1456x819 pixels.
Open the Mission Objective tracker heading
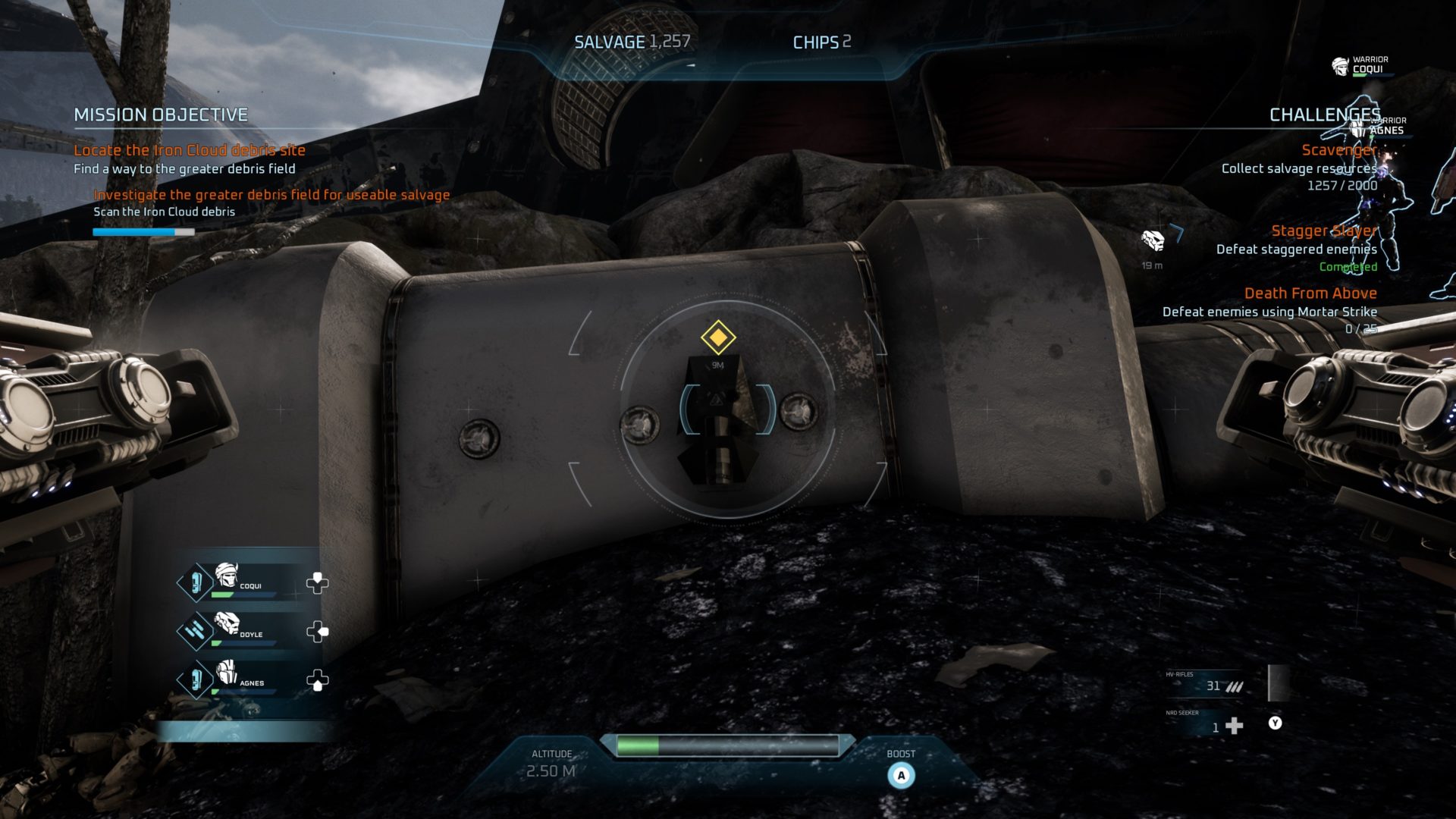point(161,115)
